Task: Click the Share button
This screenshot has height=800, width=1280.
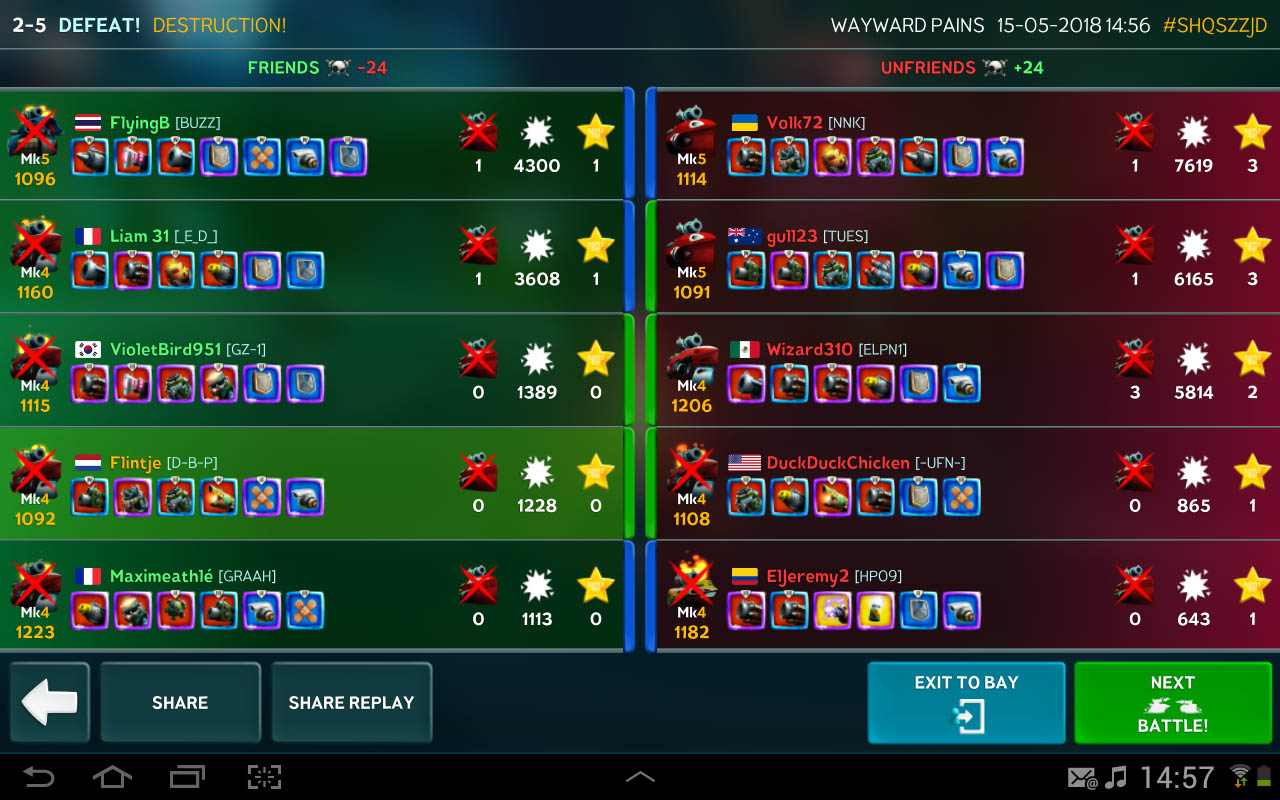Action: pos(180,703)
